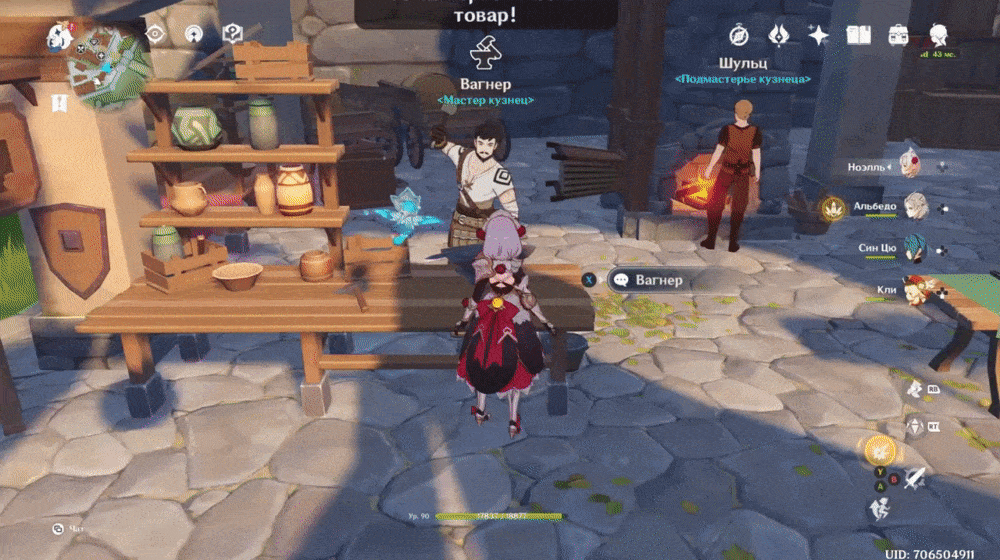The width and height of the screenshot is (1000, 560).
Task: Open the adventurer handbook book icon
Action: click(x=858, y=36)
